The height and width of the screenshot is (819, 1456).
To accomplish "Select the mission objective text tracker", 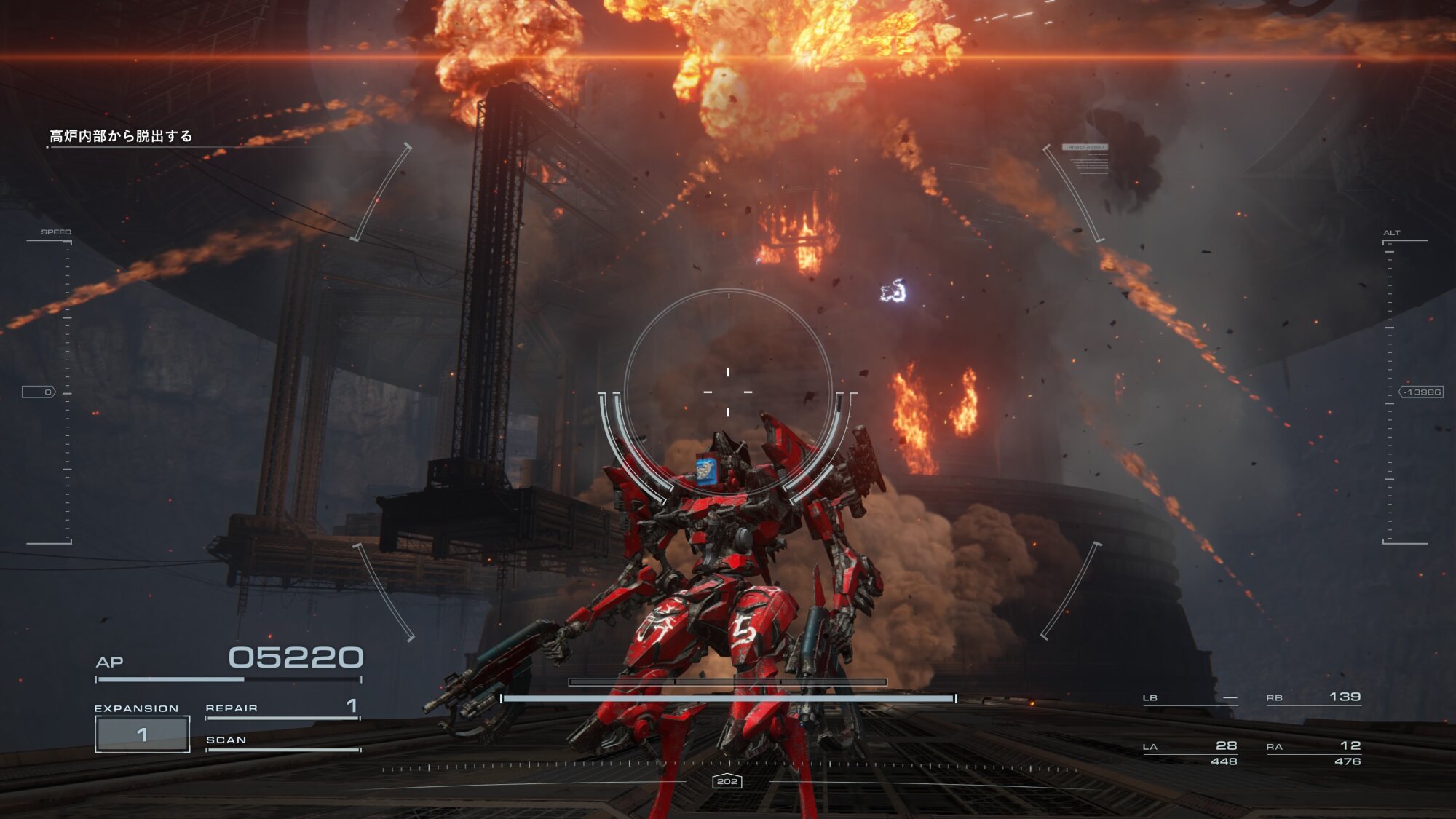I will coord(121,136).
